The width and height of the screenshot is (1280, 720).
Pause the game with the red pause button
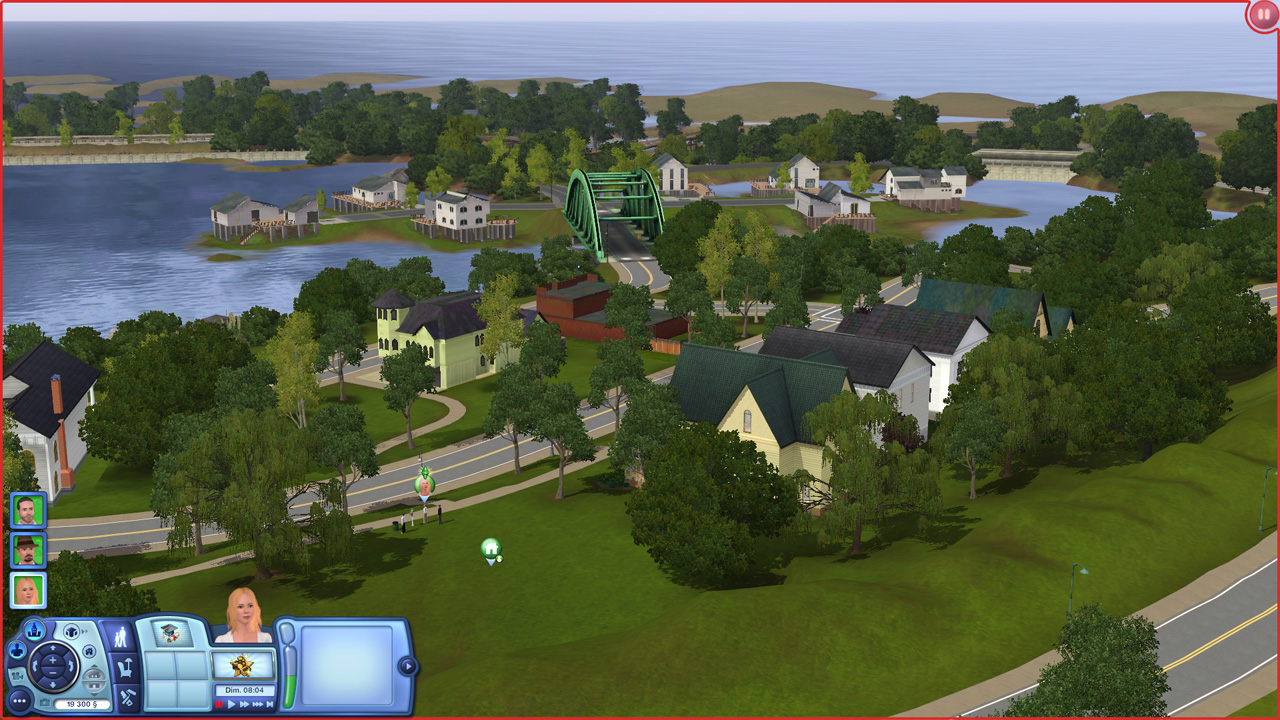point(220,704)
